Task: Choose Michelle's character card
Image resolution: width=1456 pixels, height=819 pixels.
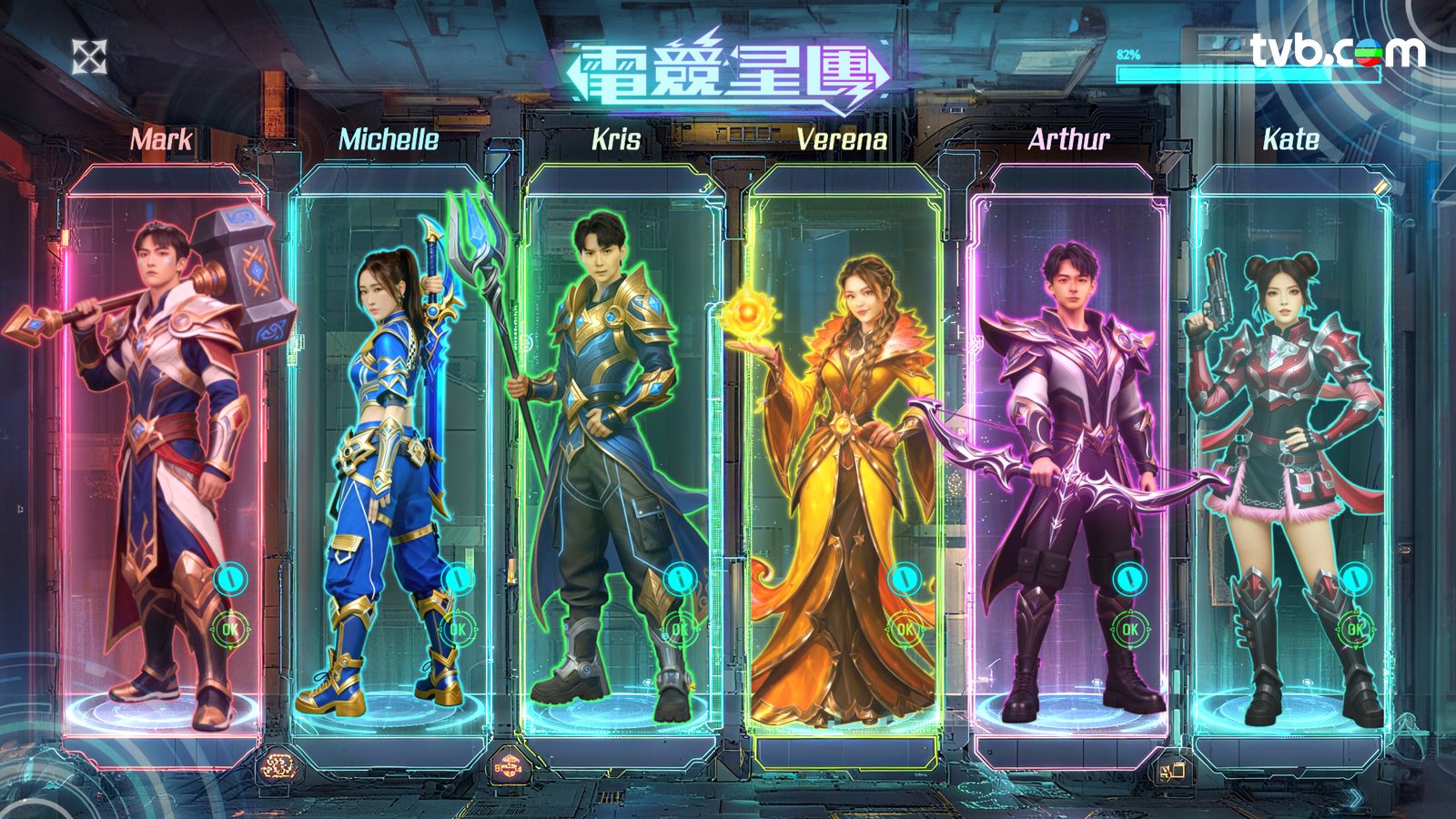Action: 389,437
